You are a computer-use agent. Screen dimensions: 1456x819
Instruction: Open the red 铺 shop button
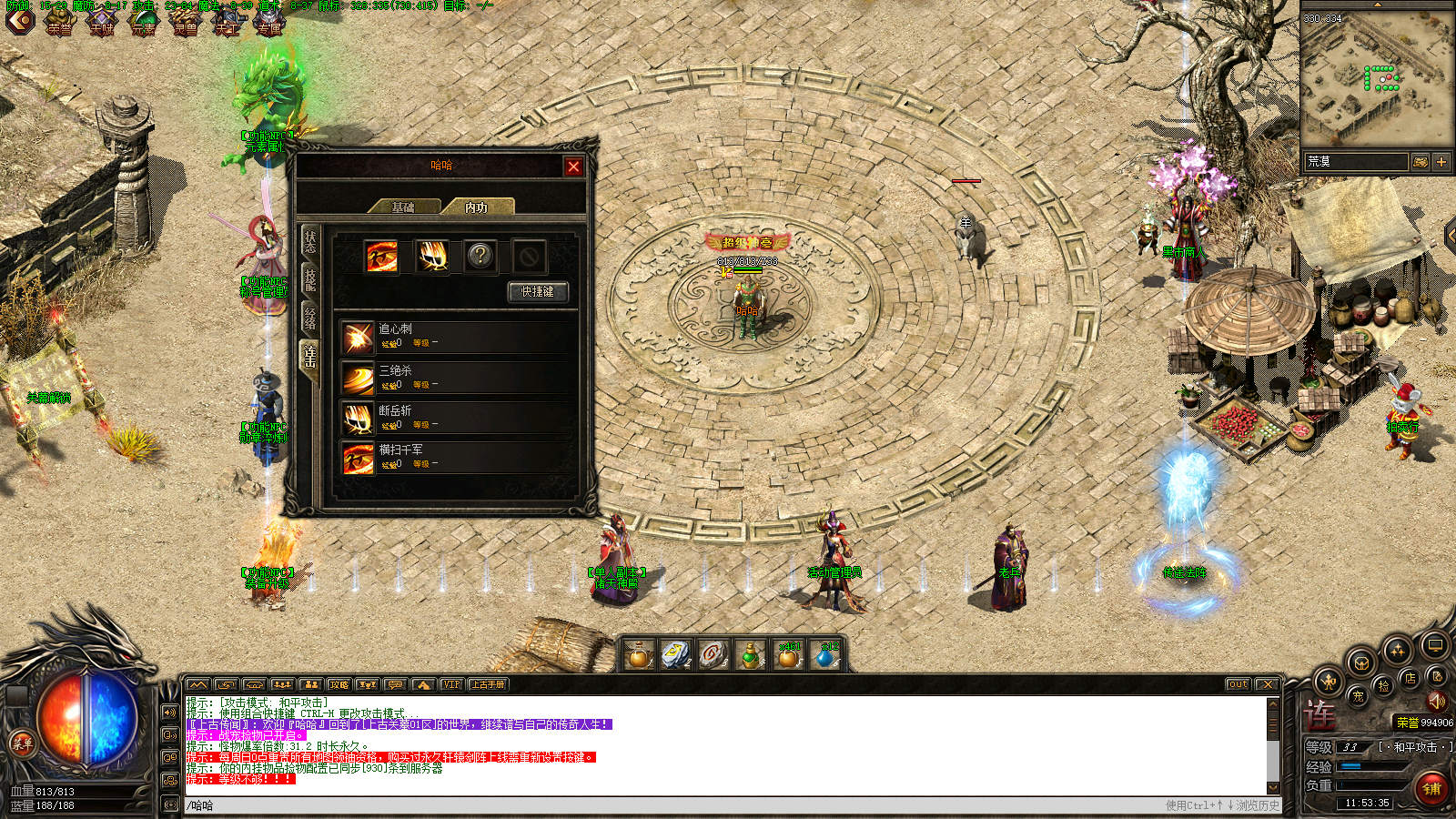1431,787
